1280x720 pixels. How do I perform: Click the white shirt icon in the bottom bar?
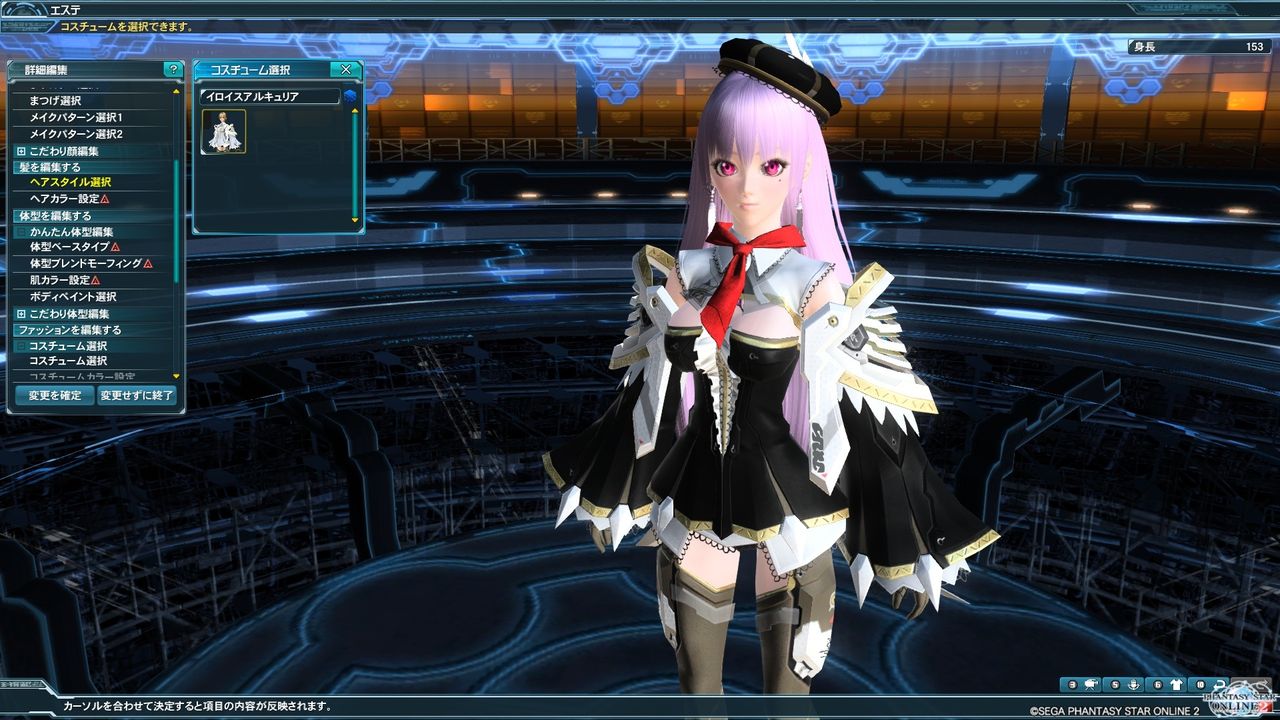pyautogui.click(x=1176, y=685)
